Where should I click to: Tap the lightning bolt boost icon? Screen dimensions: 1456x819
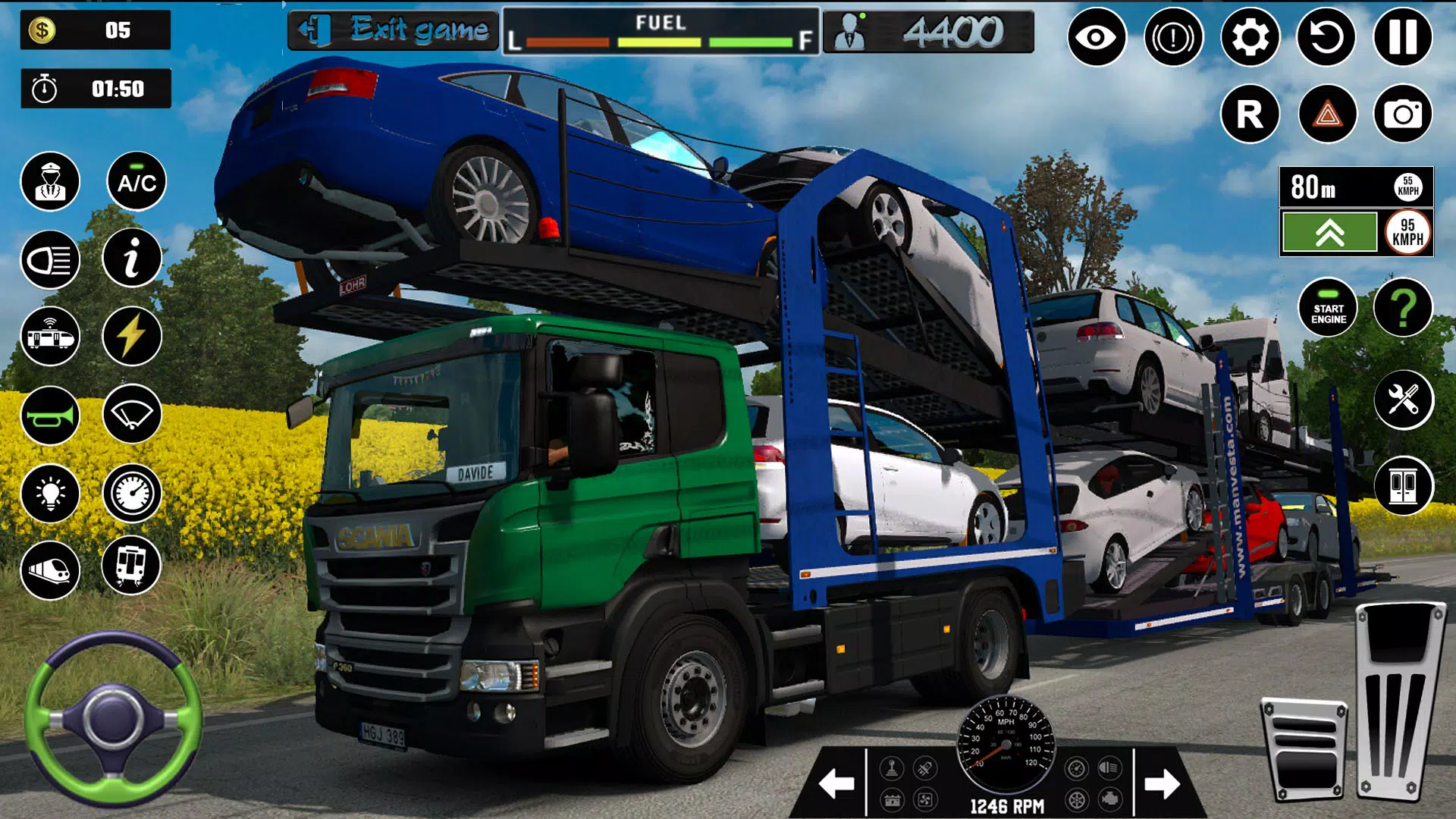click(132, 336)
